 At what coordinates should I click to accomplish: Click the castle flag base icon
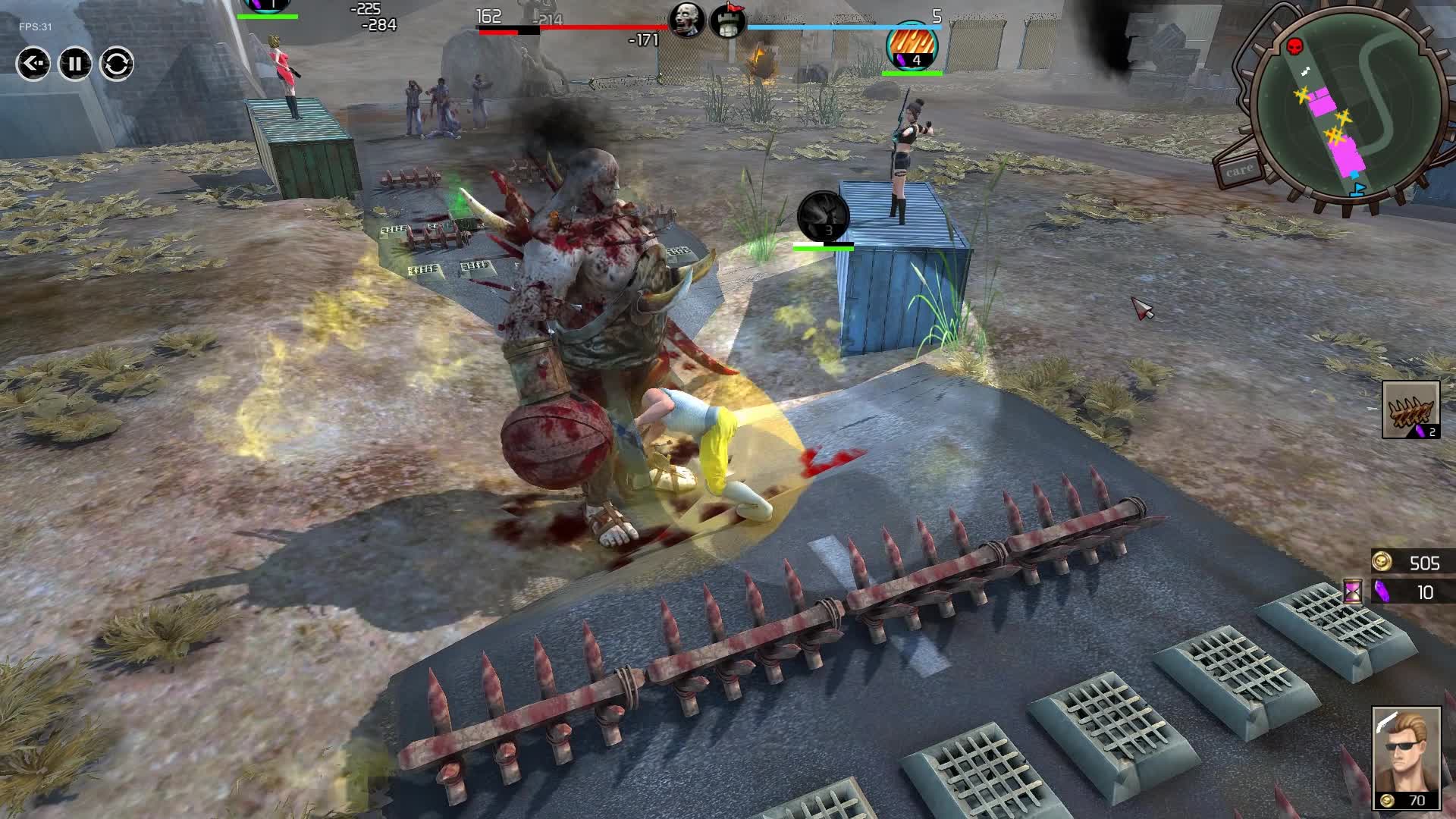click(x=726, y=20)
